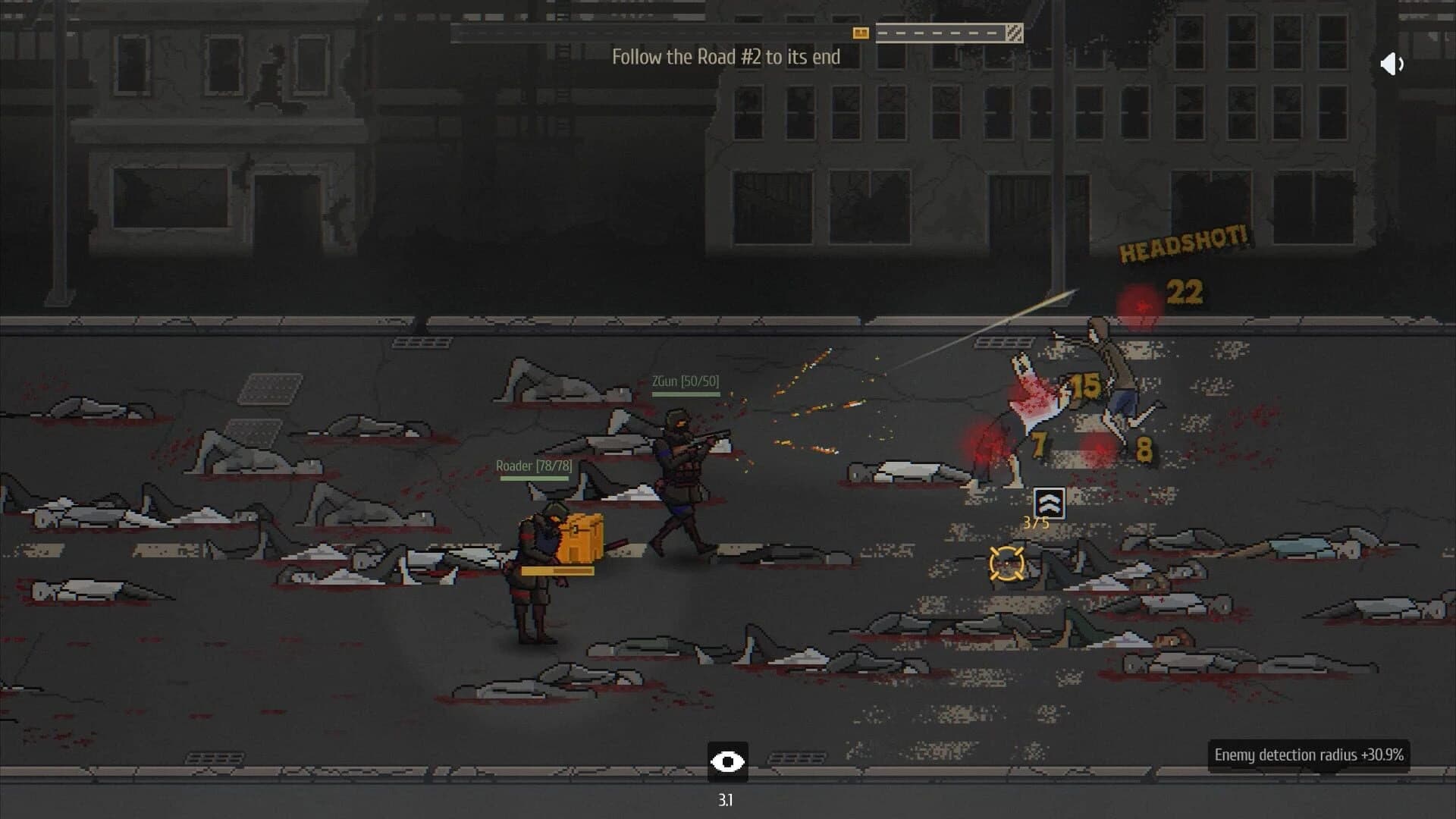Select the Roader [78/78] name label
The image size is (1456, 819).
533,466
